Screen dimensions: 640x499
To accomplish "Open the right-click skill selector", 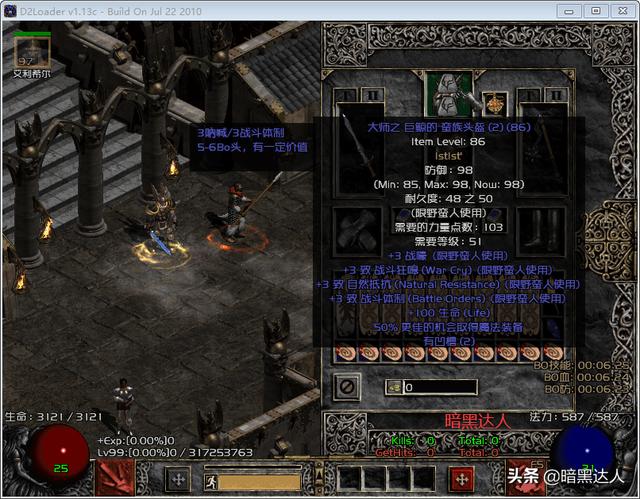I will [461, 479].
